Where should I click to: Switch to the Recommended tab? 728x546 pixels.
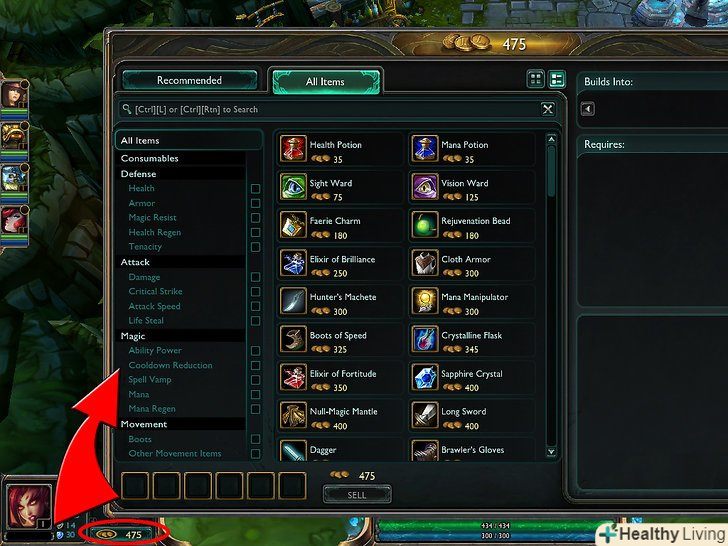[x=189, y=81]
